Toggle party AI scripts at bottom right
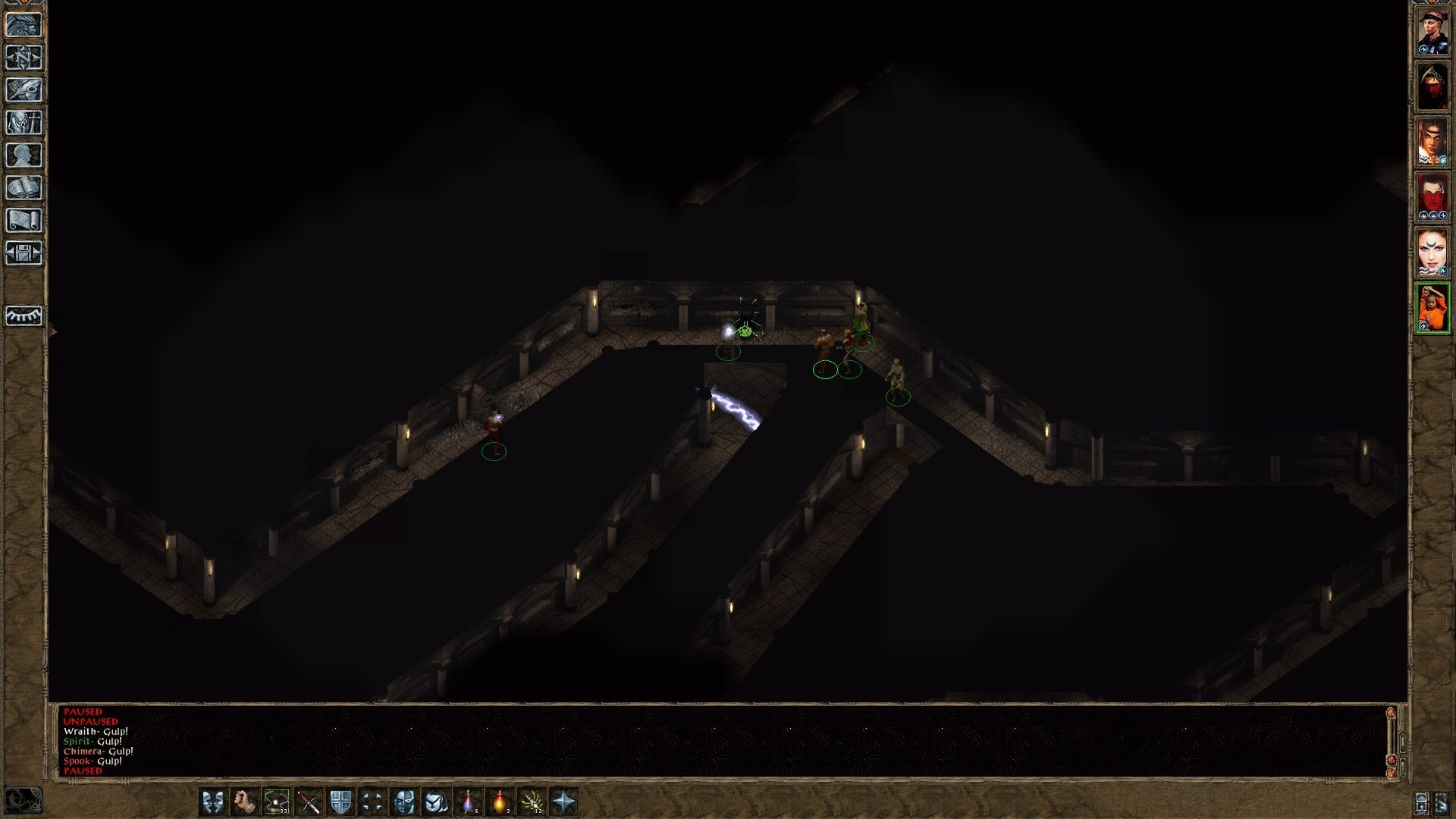Screen dimensions: 1456x819 [1443, 804]
